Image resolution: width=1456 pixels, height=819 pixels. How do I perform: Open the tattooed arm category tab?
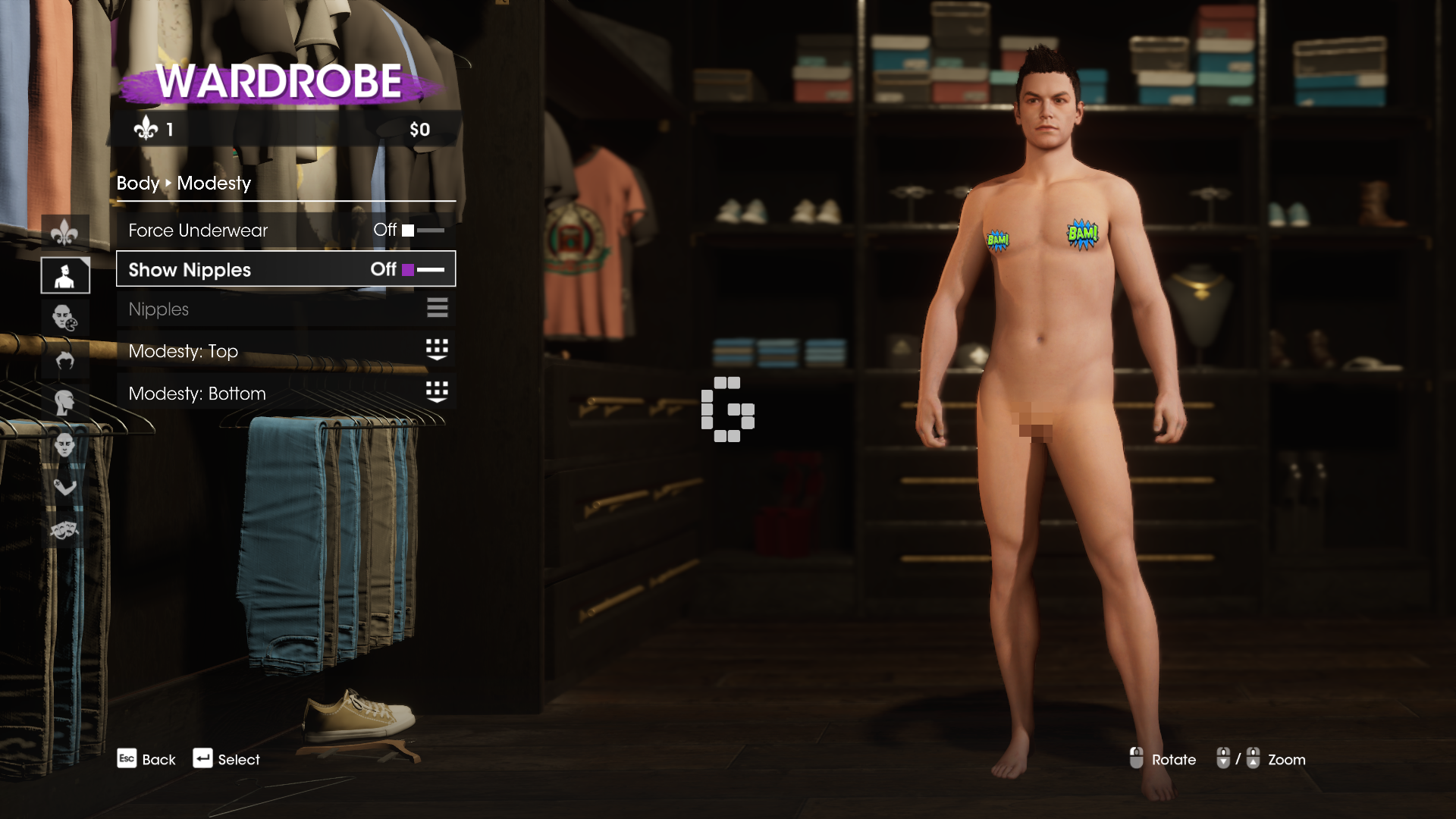click(x=64, y=485)
